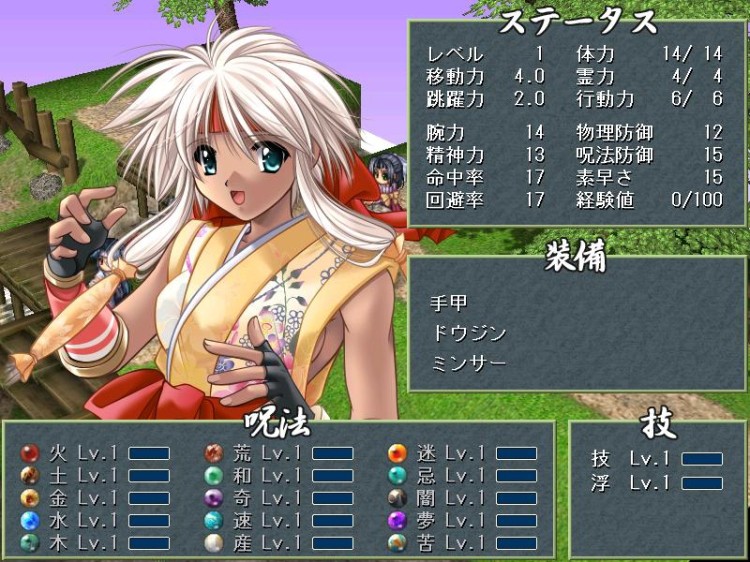Choose the ドウジン equipment row

click(x=468, y=333)
